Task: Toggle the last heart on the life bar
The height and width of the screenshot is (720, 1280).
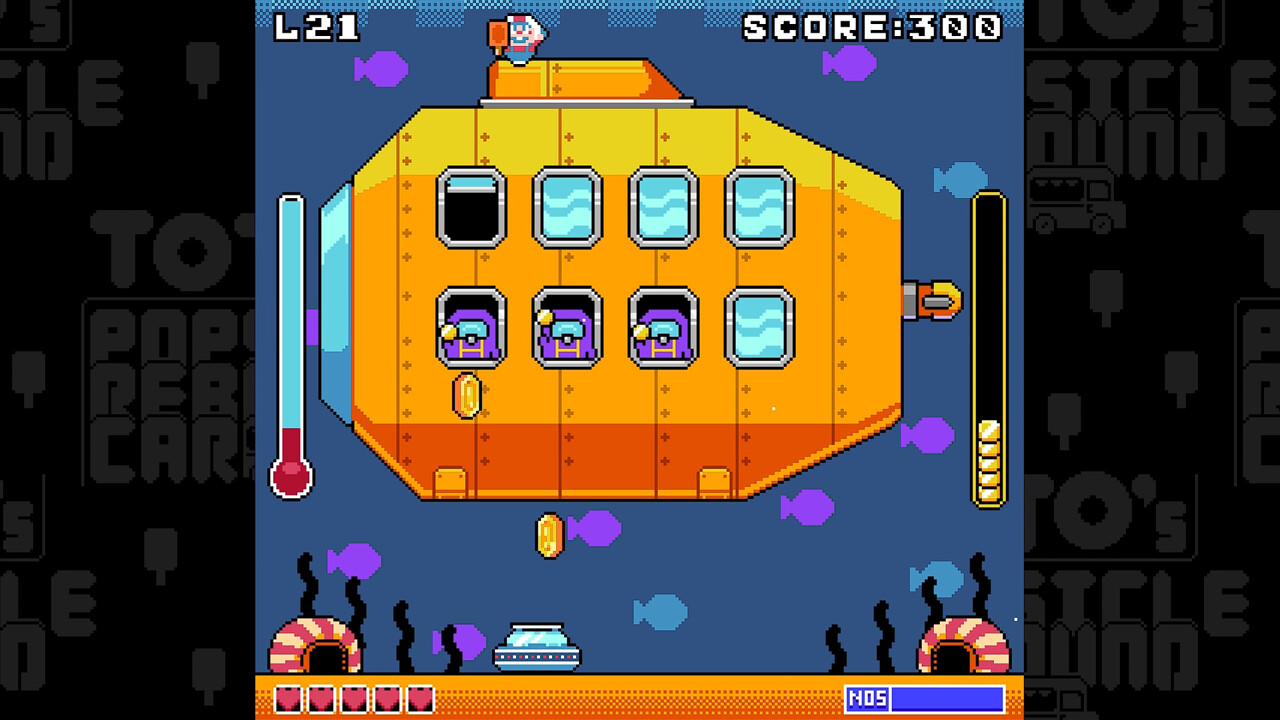Action: pyautogui.click(x=420, y=700)
